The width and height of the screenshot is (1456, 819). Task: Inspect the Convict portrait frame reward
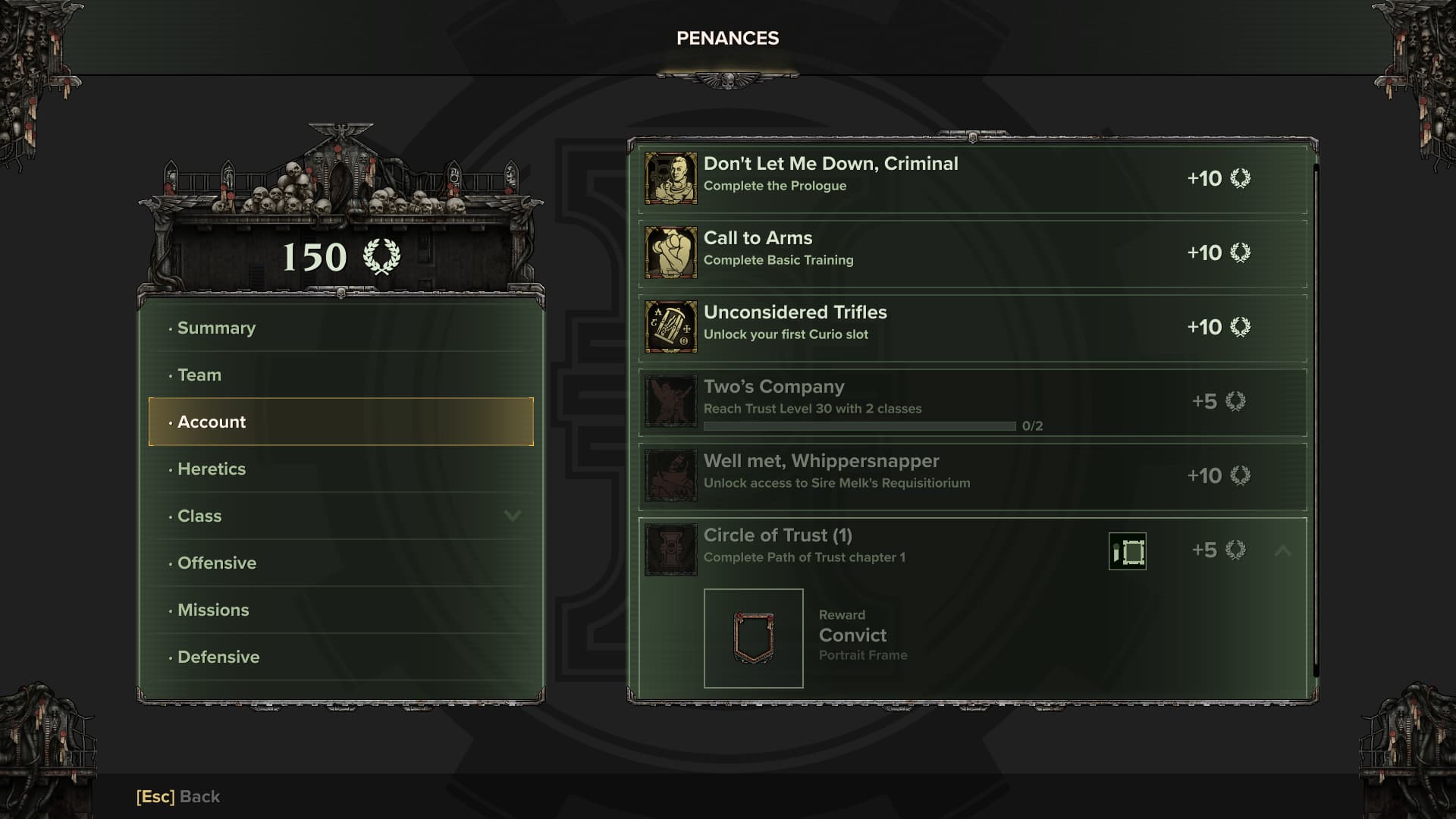[x=754, y=639]
